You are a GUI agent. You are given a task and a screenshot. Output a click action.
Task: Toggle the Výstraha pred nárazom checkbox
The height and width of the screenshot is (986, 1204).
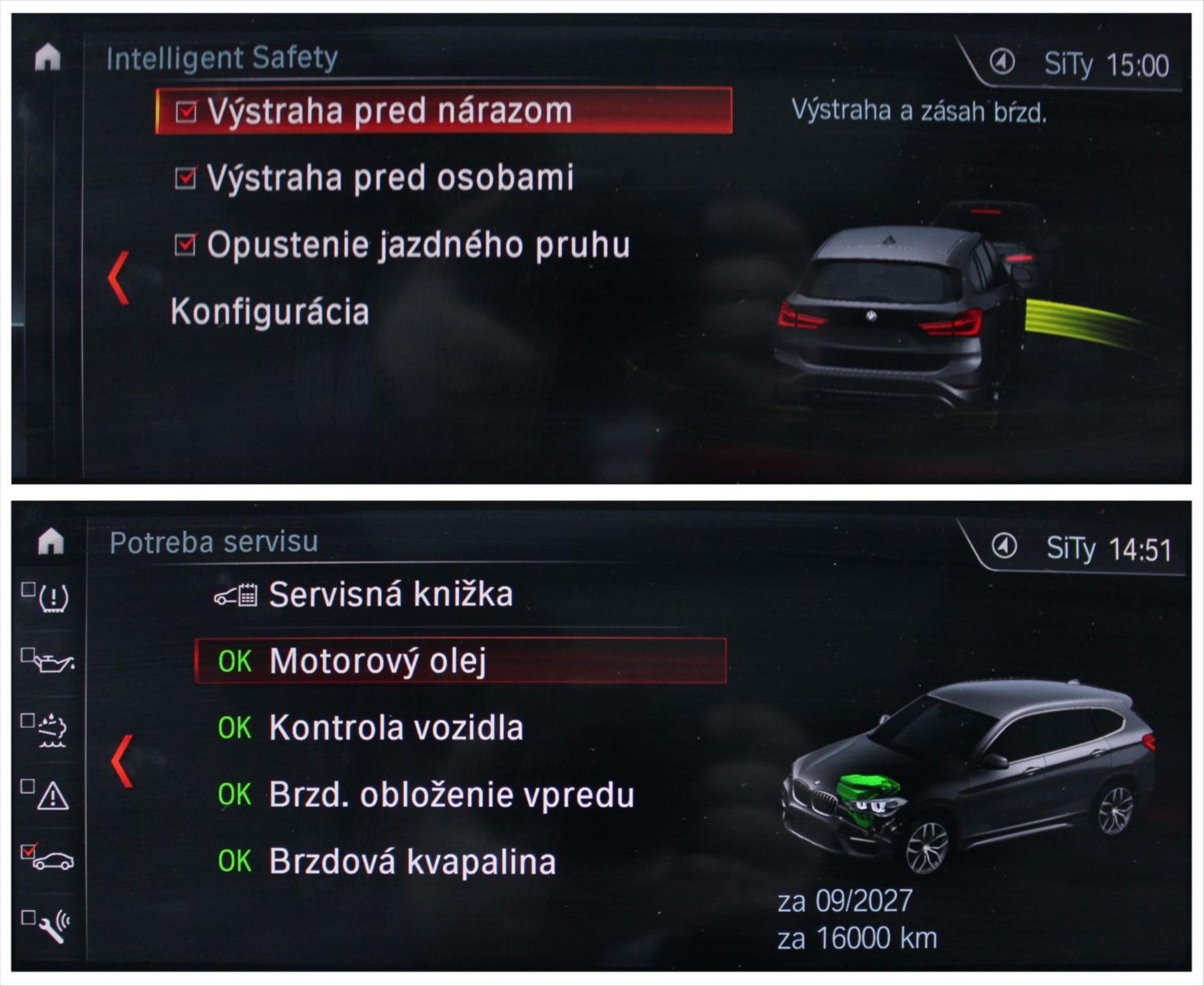click(x=186, y=112)
